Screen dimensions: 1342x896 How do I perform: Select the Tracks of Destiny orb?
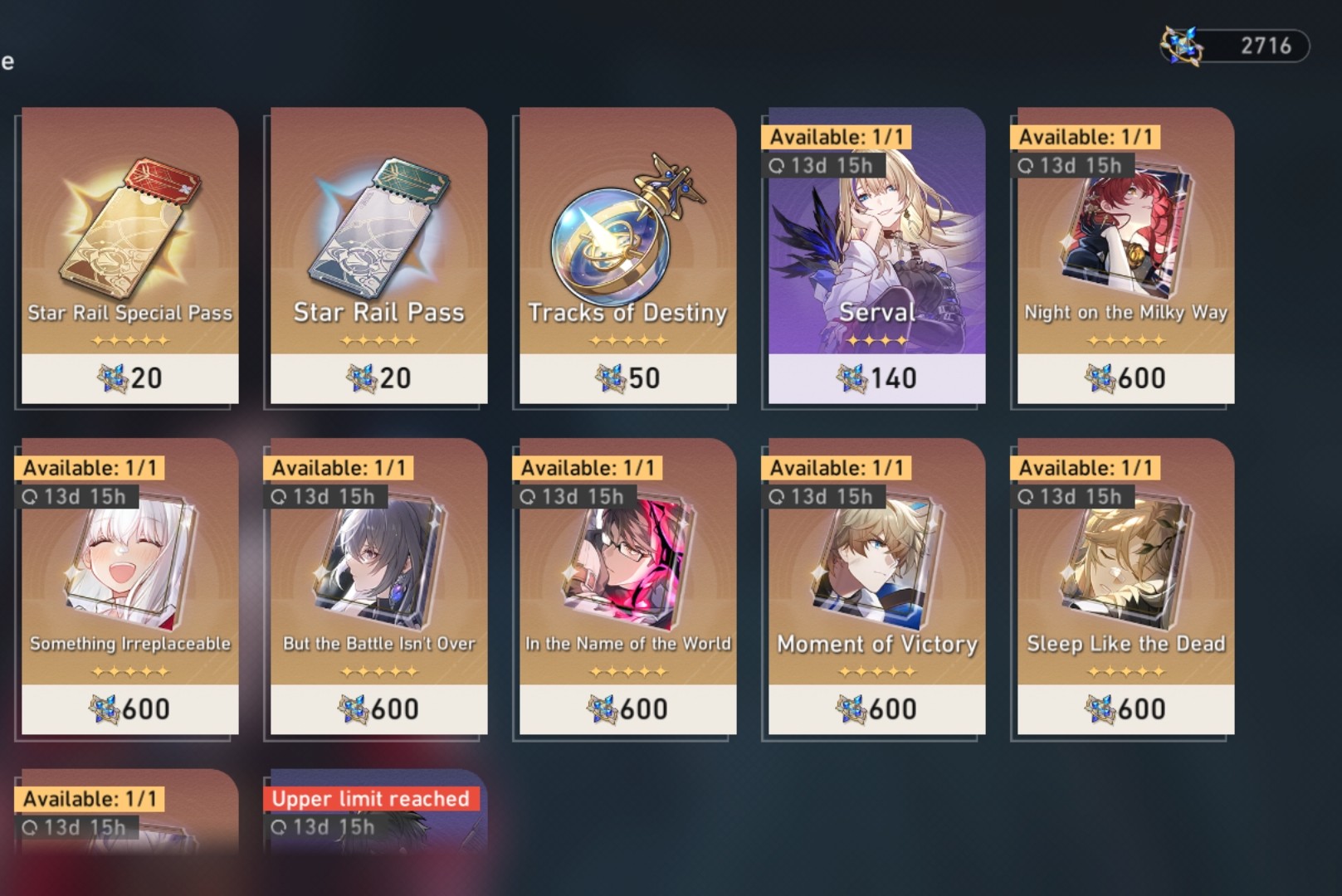[625, 224]
